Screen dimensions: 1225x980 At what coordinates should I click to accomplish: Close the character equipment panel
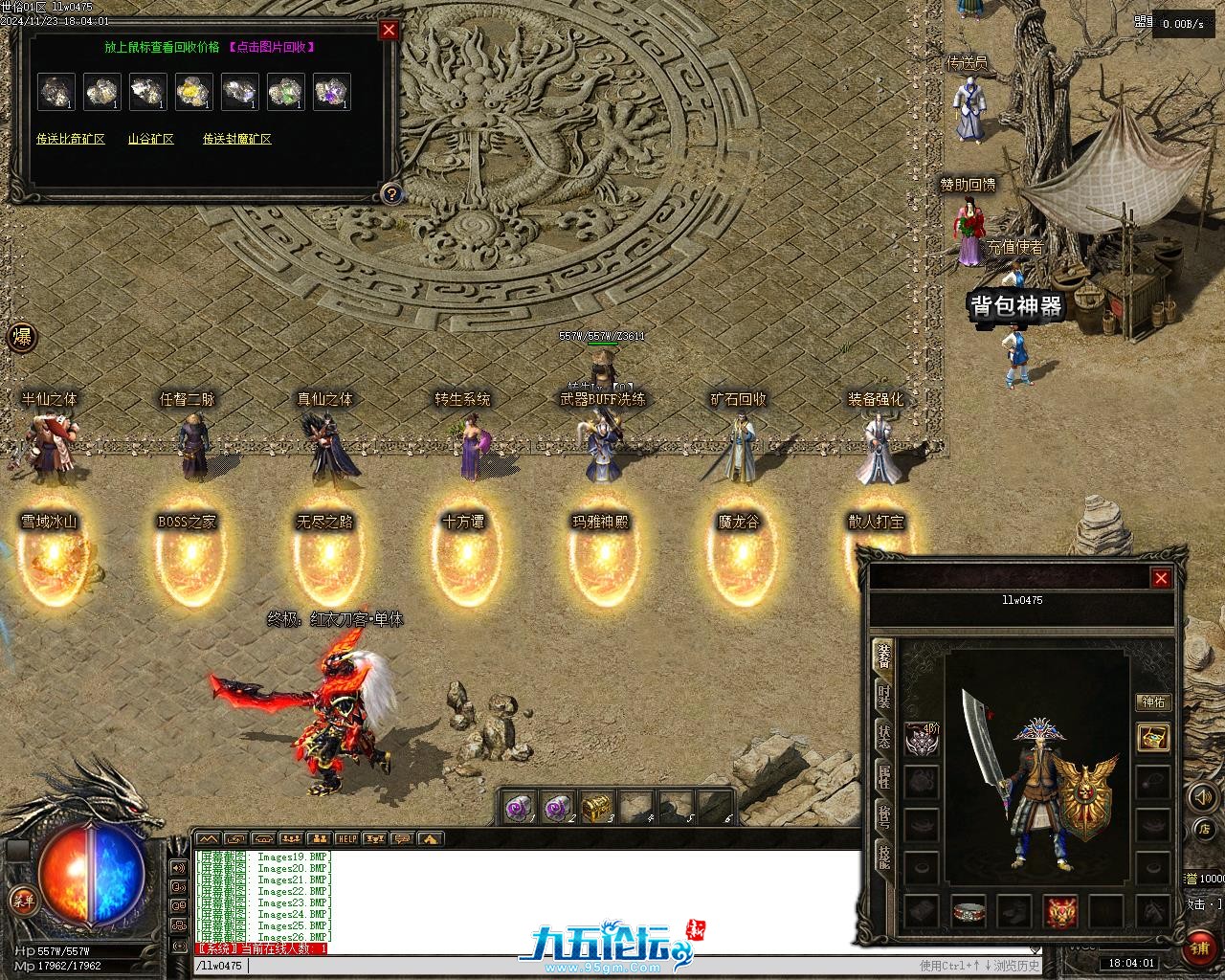point(1161,578)
